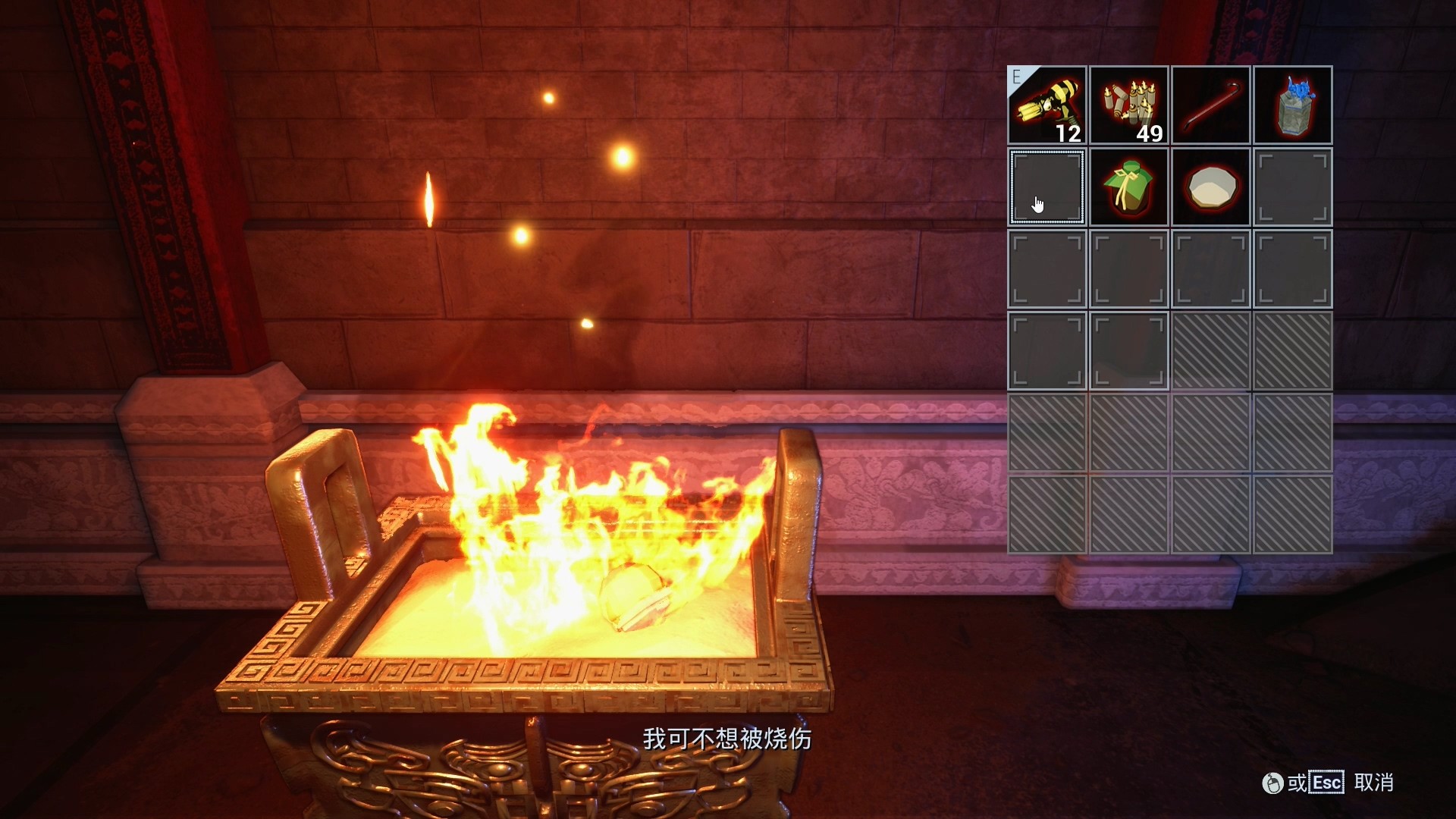The height and width of the screenshot is (819, 1456).
Task: Select the bee-striped firework launcher item
Action: point(1046,105)
